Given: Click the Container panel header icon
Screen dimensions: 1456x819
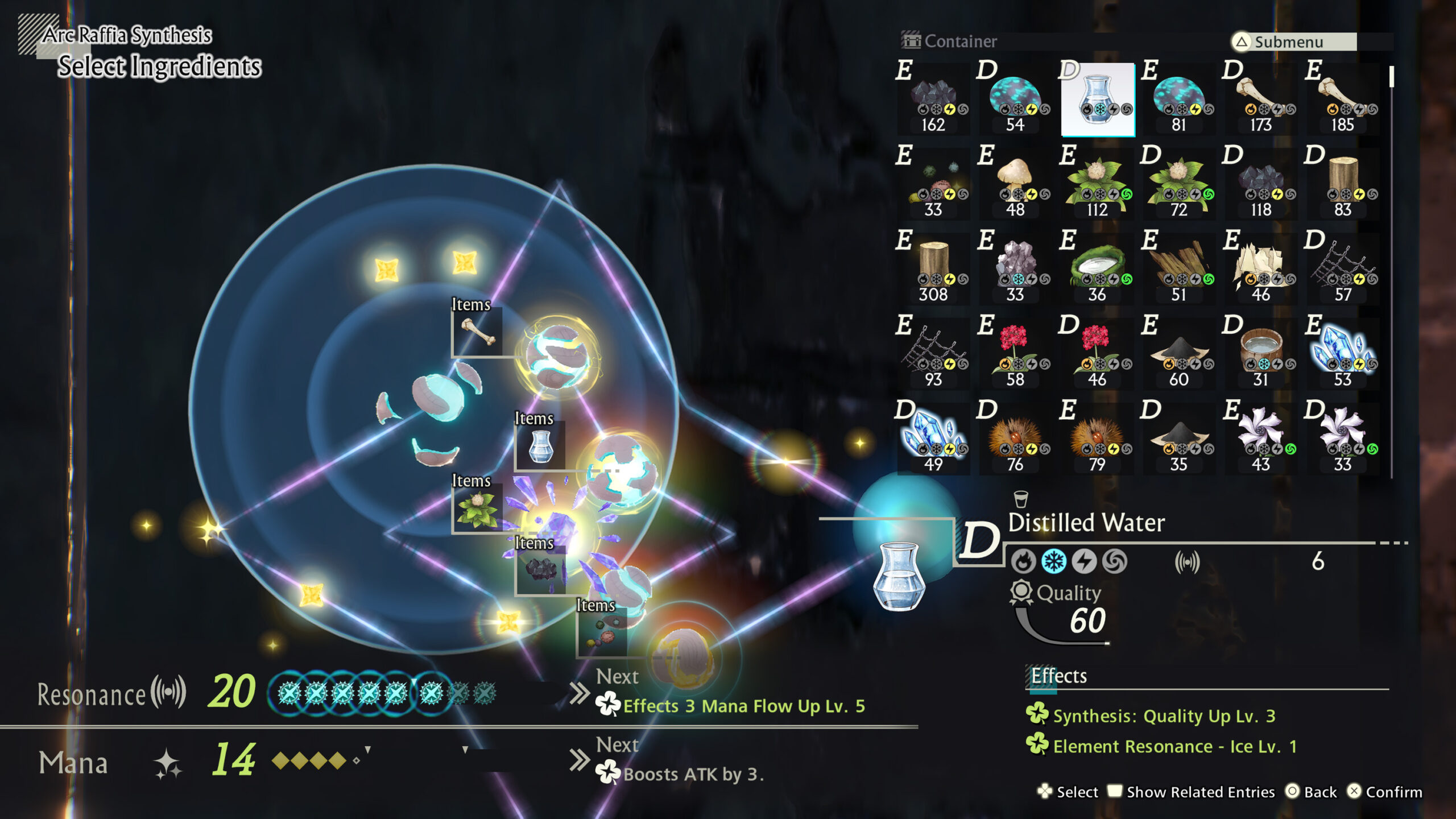Looking at the screenshot, I should pos(910,41).
